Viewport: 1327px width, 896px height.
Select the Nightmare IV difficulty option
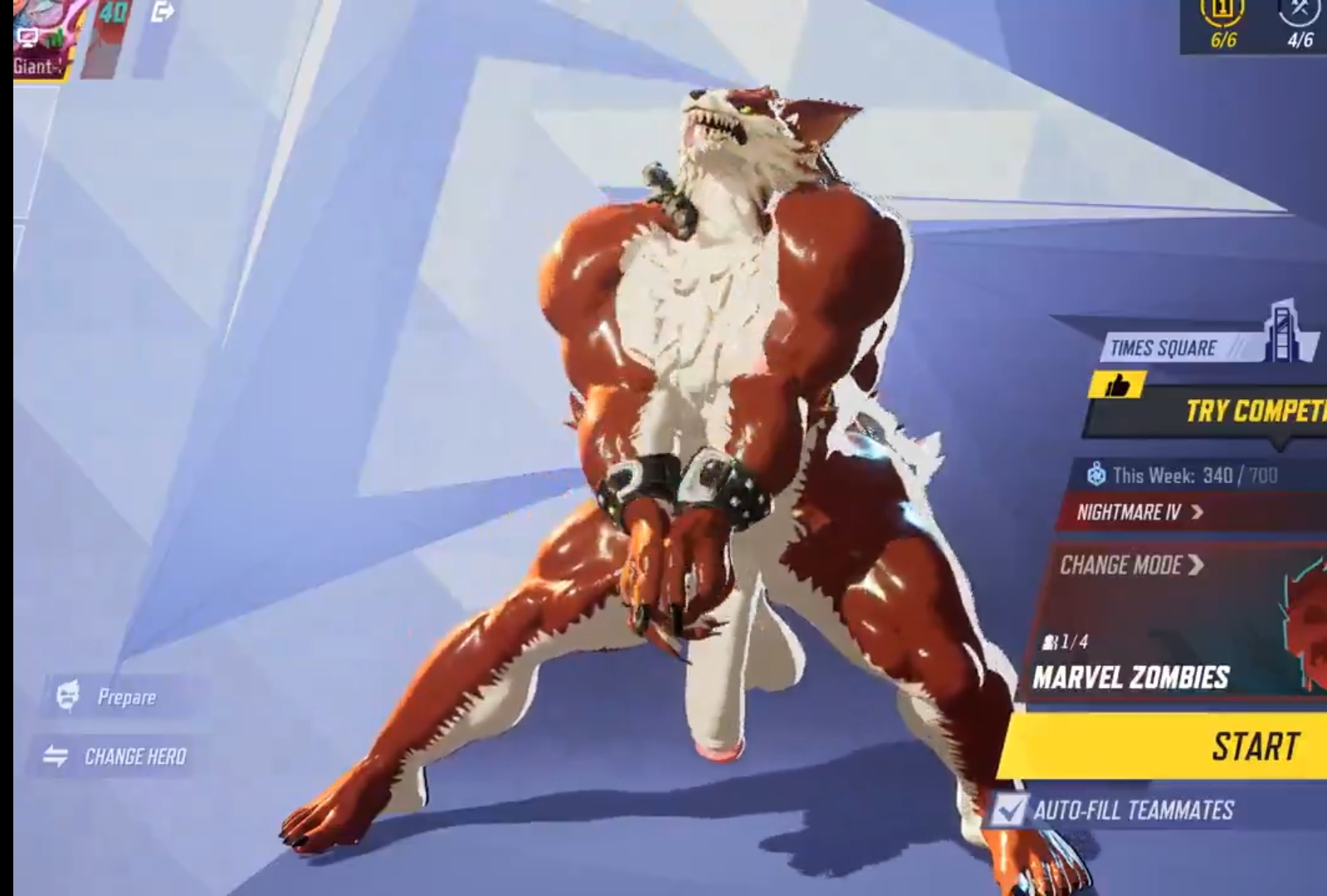[1139, 512]
